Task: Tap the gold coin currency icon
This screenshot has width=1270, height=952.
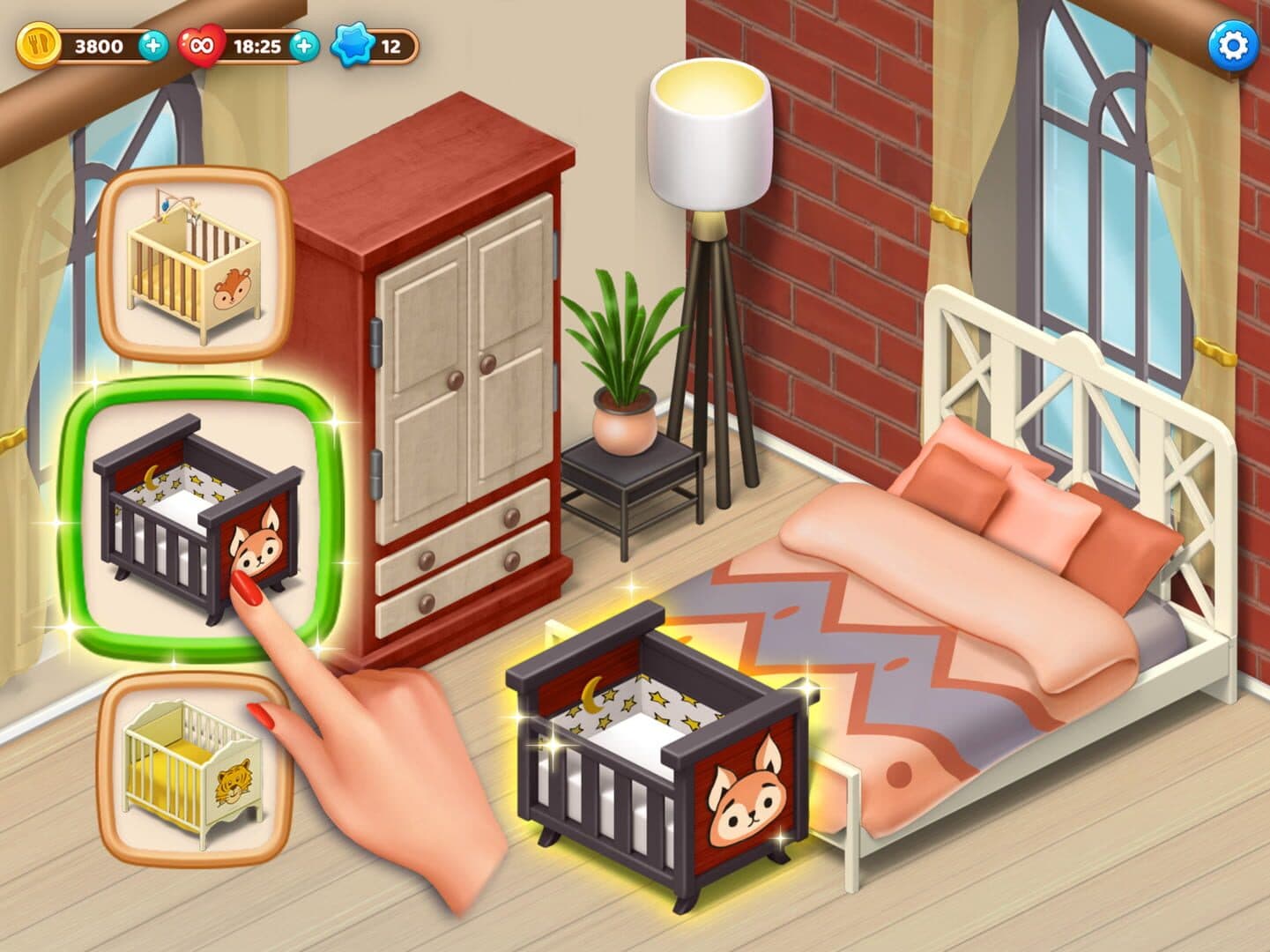Action: coord(39,46)
